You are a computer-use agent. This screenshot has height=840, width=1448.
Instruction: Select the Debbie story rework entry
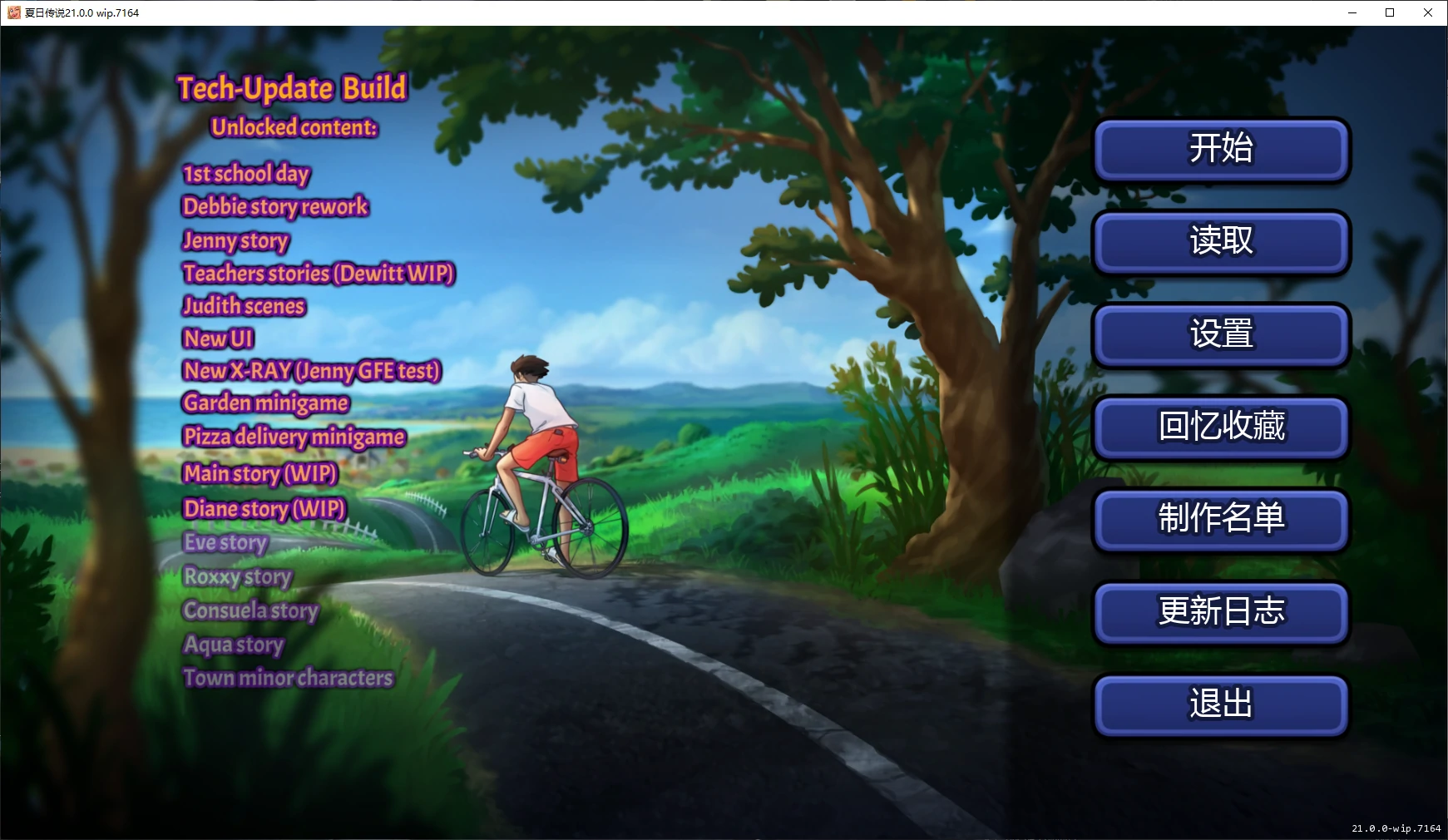[275, 206]
